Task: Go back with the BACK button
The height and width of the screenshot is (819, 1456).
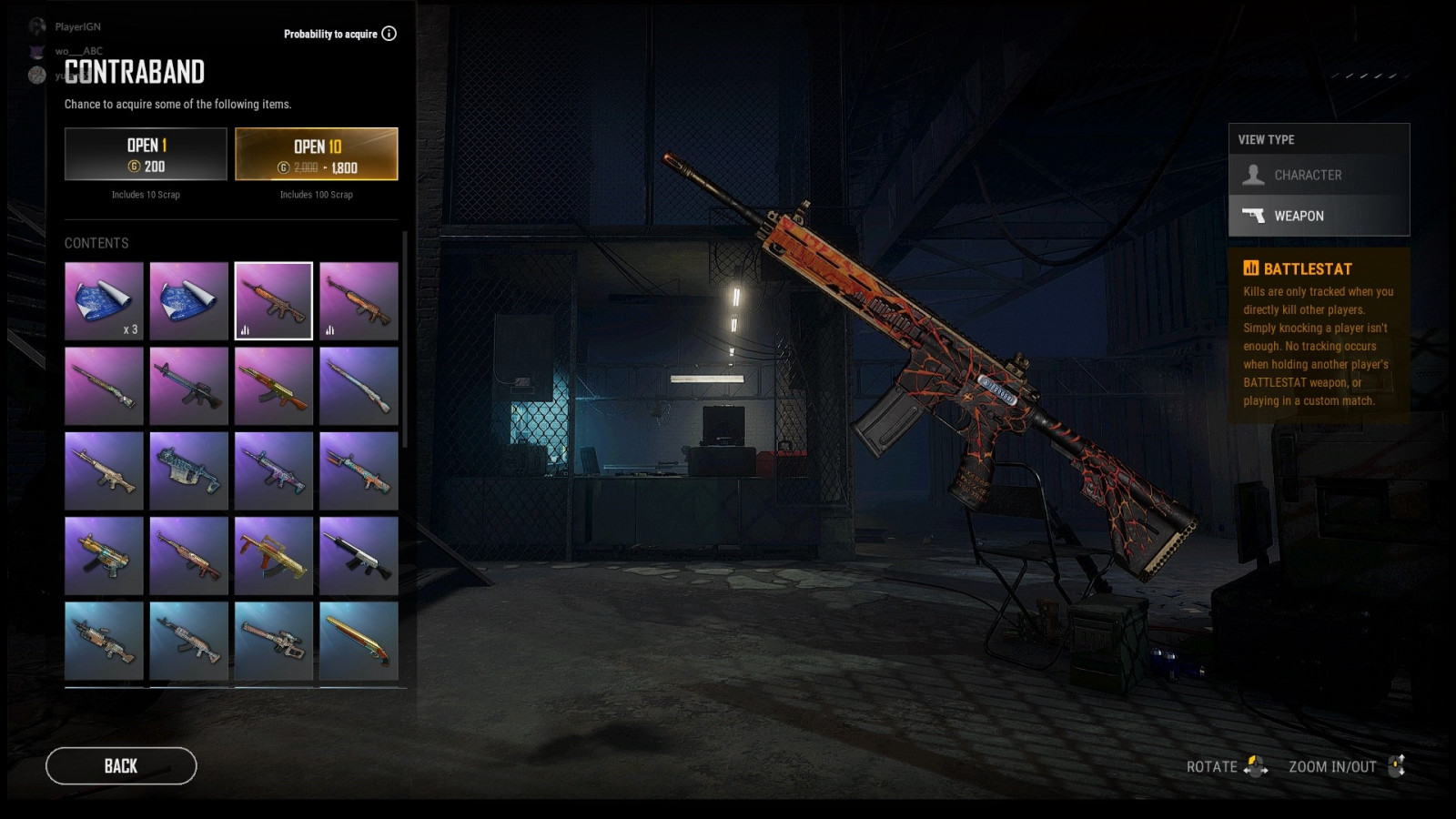Action: 121,766
